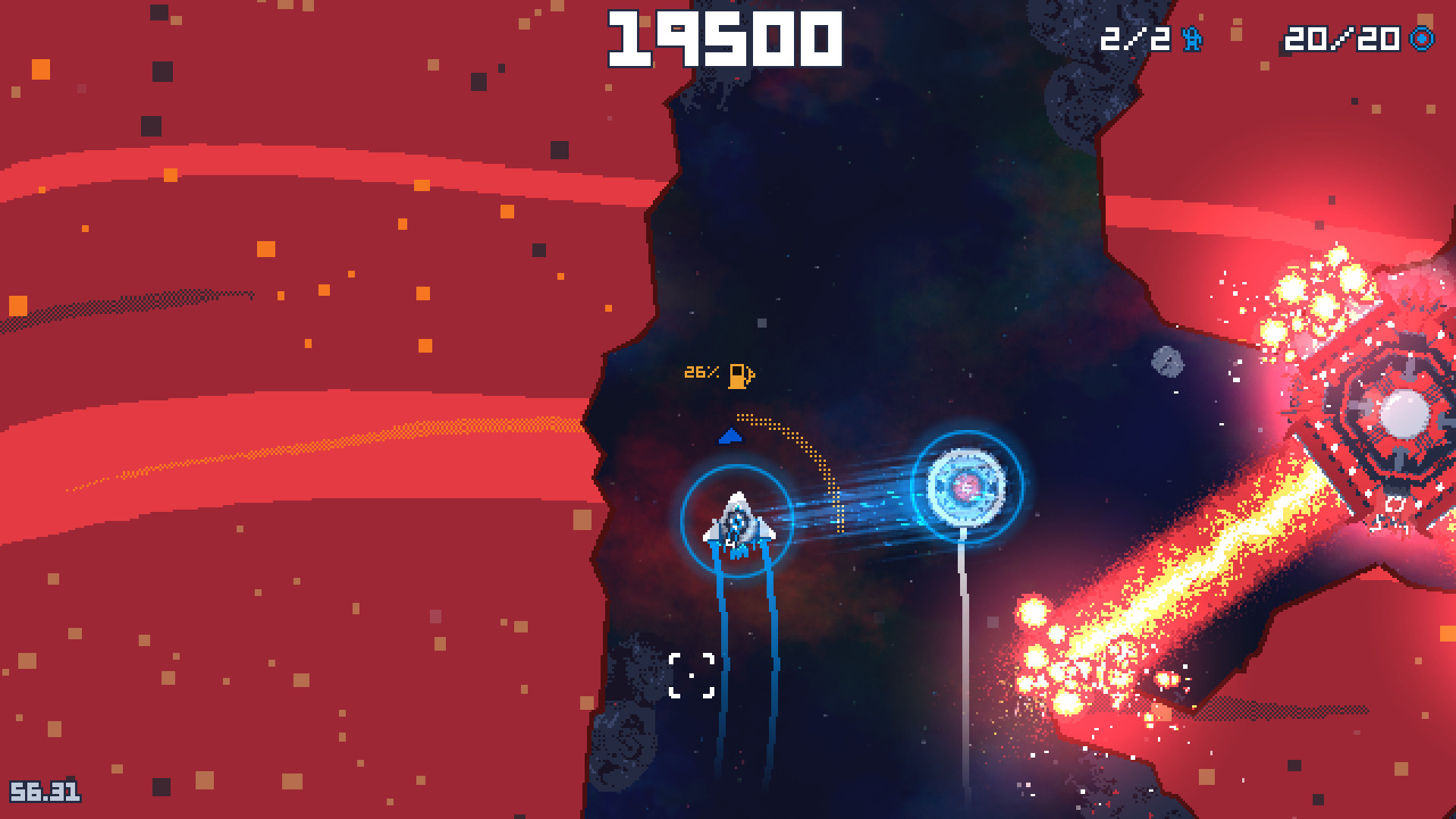This screenshot has height=819, width=1456.
Task: Click the fiery laser beam
Action: pos(1213,576)
